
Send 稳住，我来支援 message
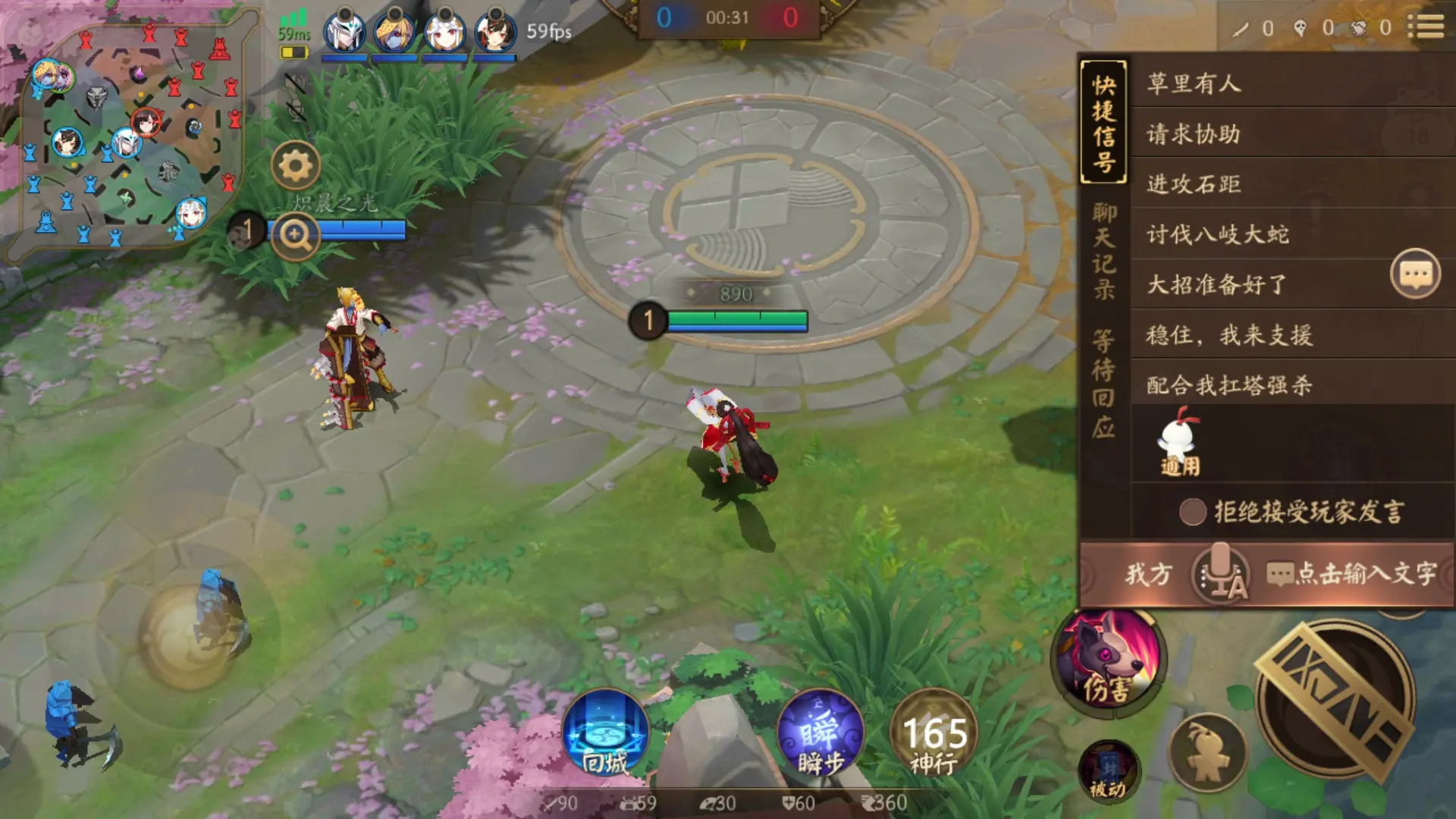[1228, 334]
